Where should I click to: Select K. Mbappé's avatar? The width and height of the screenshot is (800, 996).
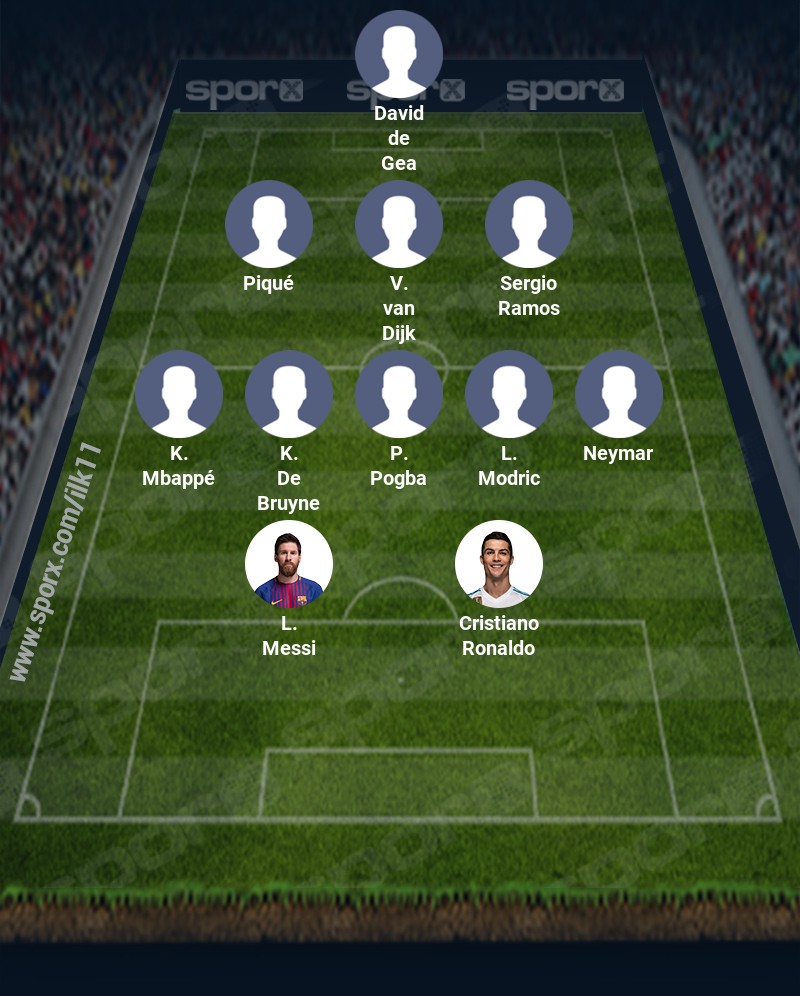pyautogui.click(x=179, y=394)
